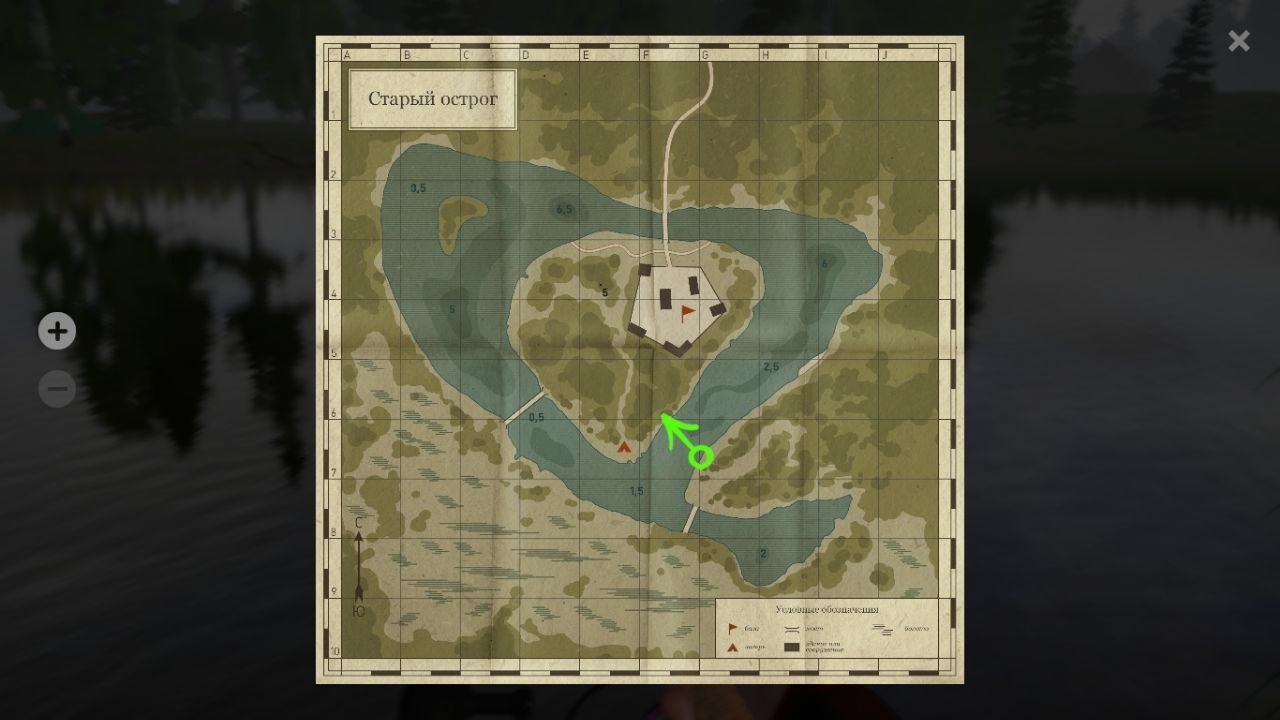Click the dark building symbol in the legend
The width and height of the screenshot is (1280, 720).
792,647
